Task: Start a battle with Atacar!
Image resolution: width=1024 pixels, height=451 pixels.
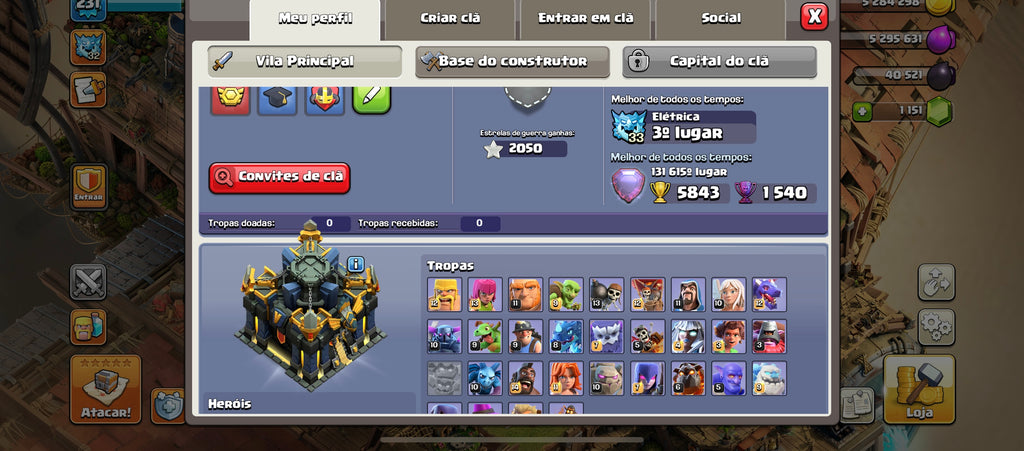Action: (x=105, y=389)
